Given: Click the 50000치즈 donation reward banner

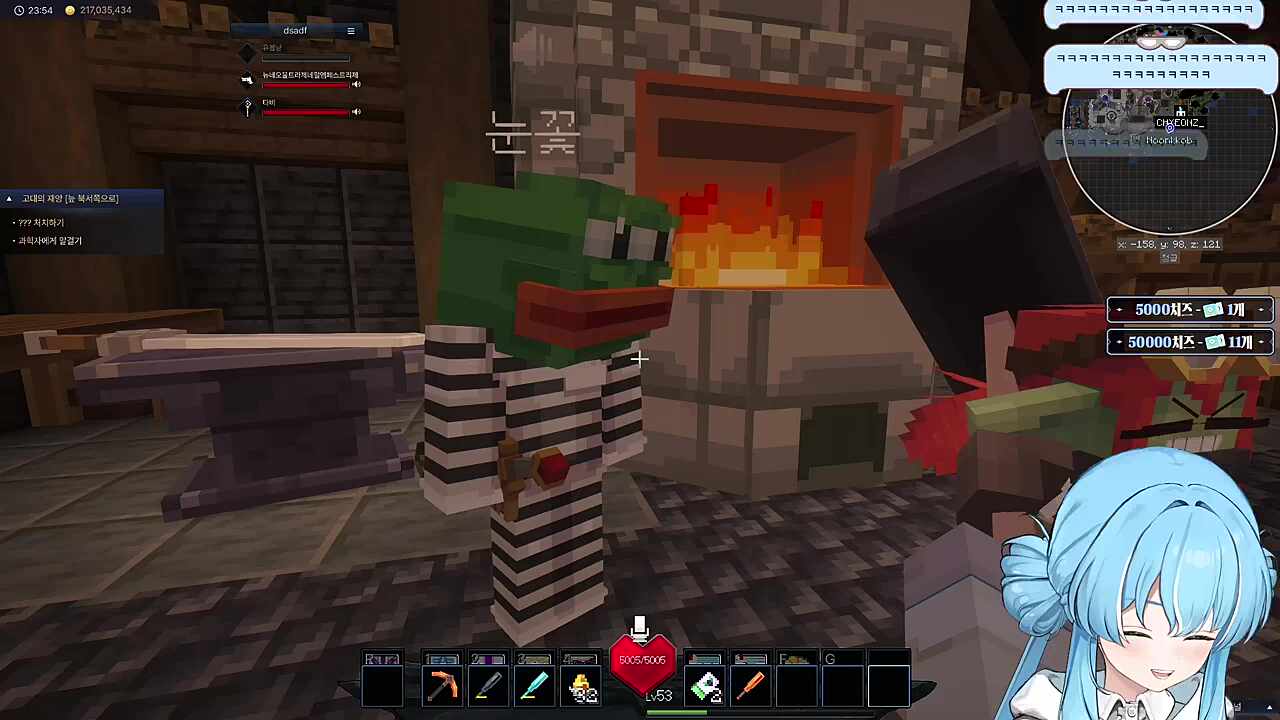Looking at the screenshot, I should click(x=1189, y=342).
